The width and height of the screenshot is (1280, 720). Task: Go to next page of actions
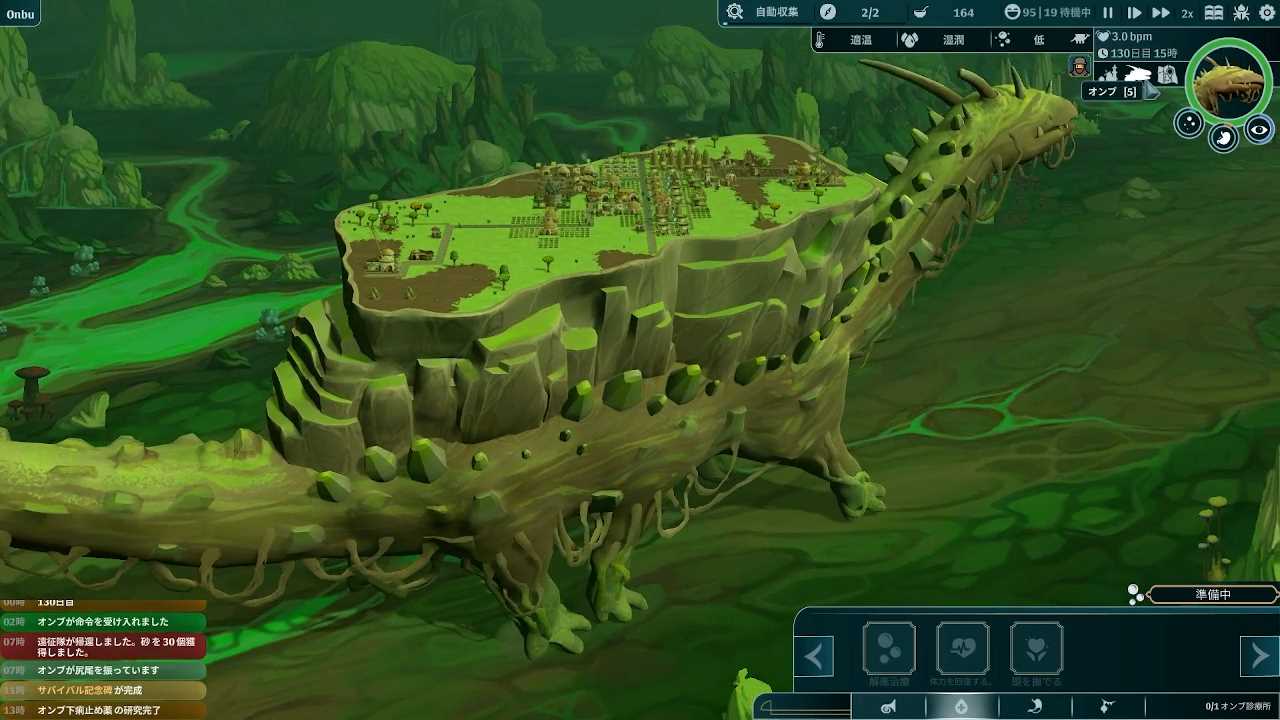click(x=1259, y=657)
